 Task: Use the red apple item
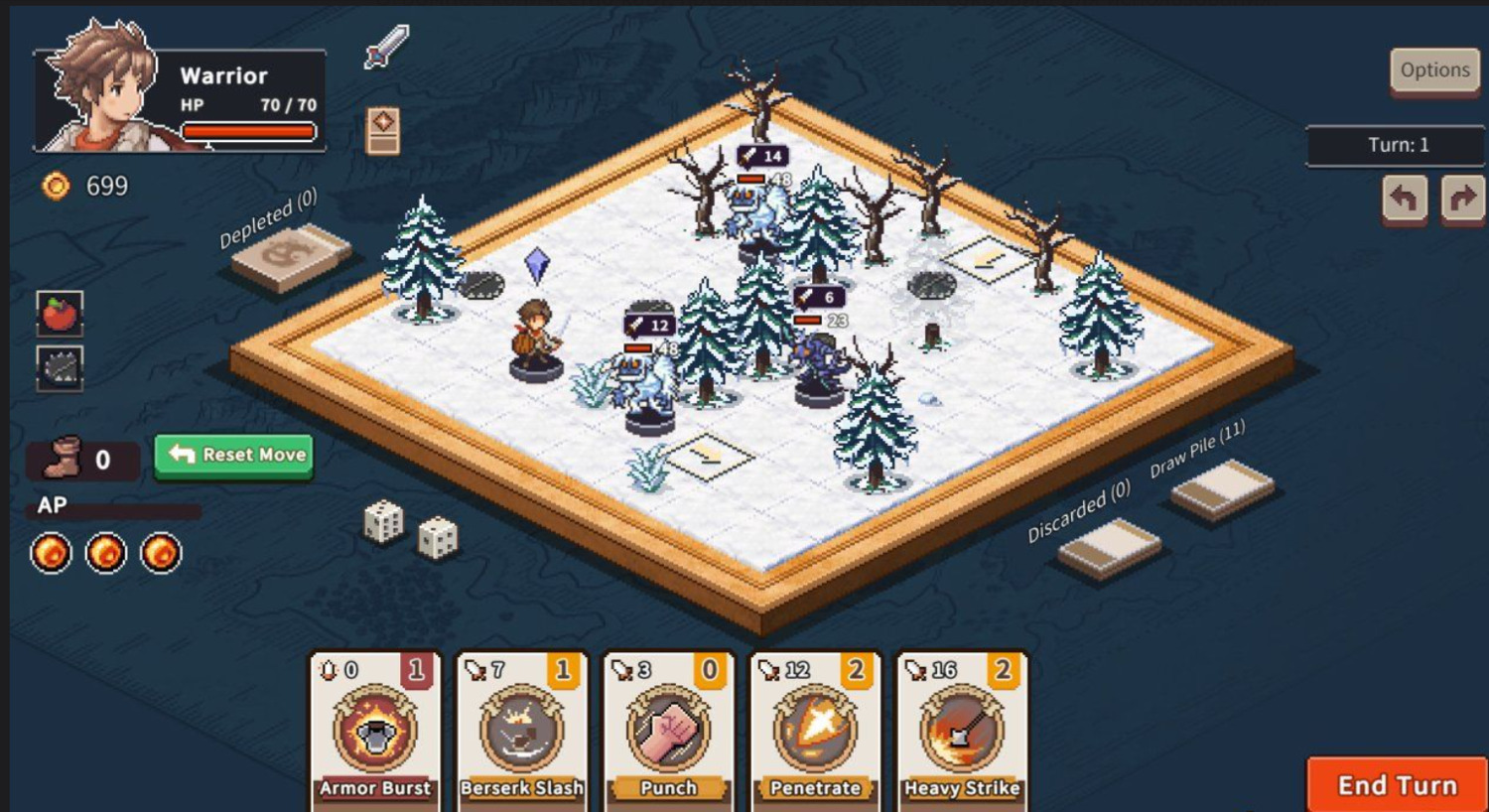point(60,315)
